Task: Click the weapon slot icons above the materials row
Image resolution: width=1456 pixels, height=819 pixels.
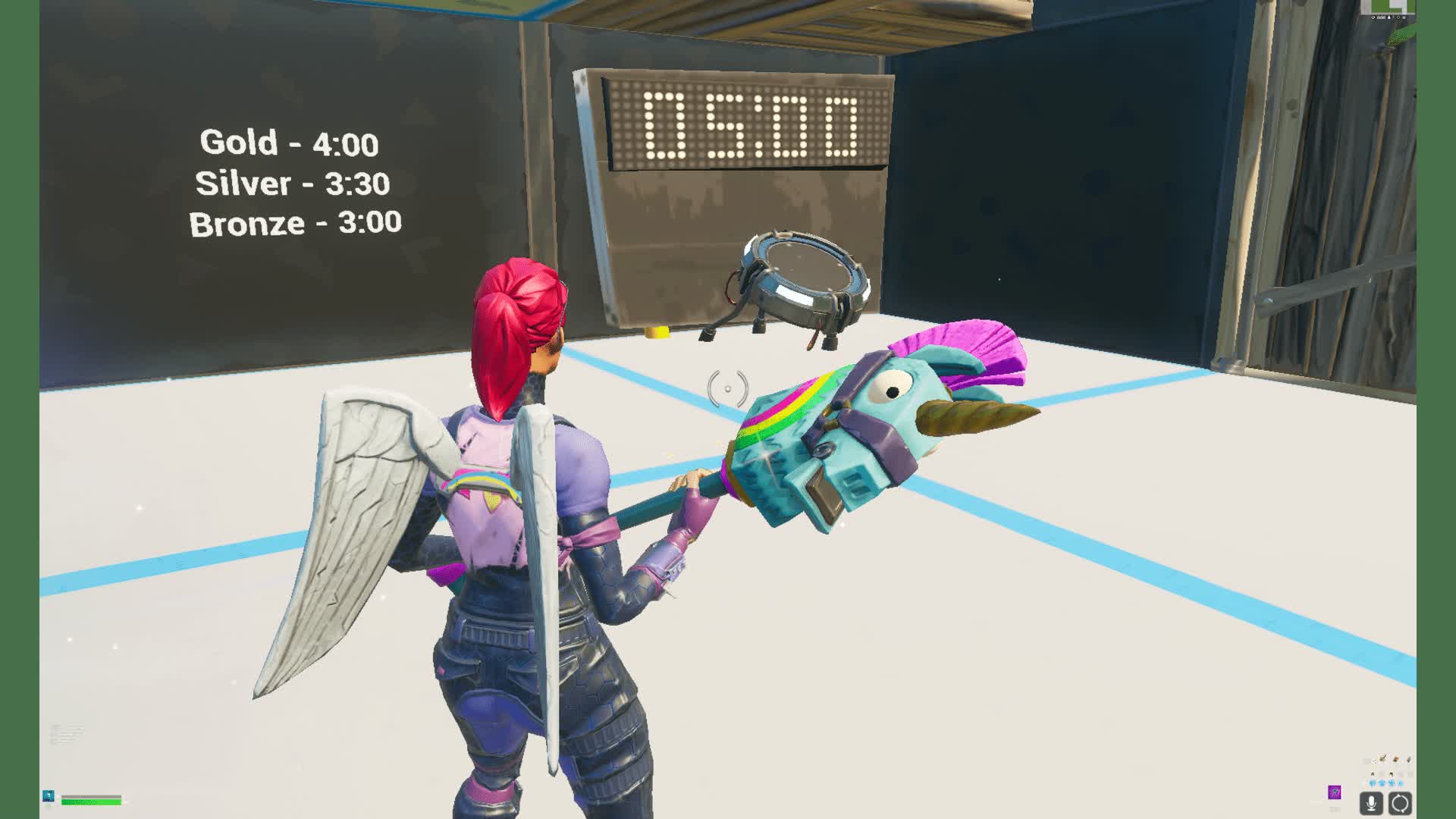Action: (1392, 760)
